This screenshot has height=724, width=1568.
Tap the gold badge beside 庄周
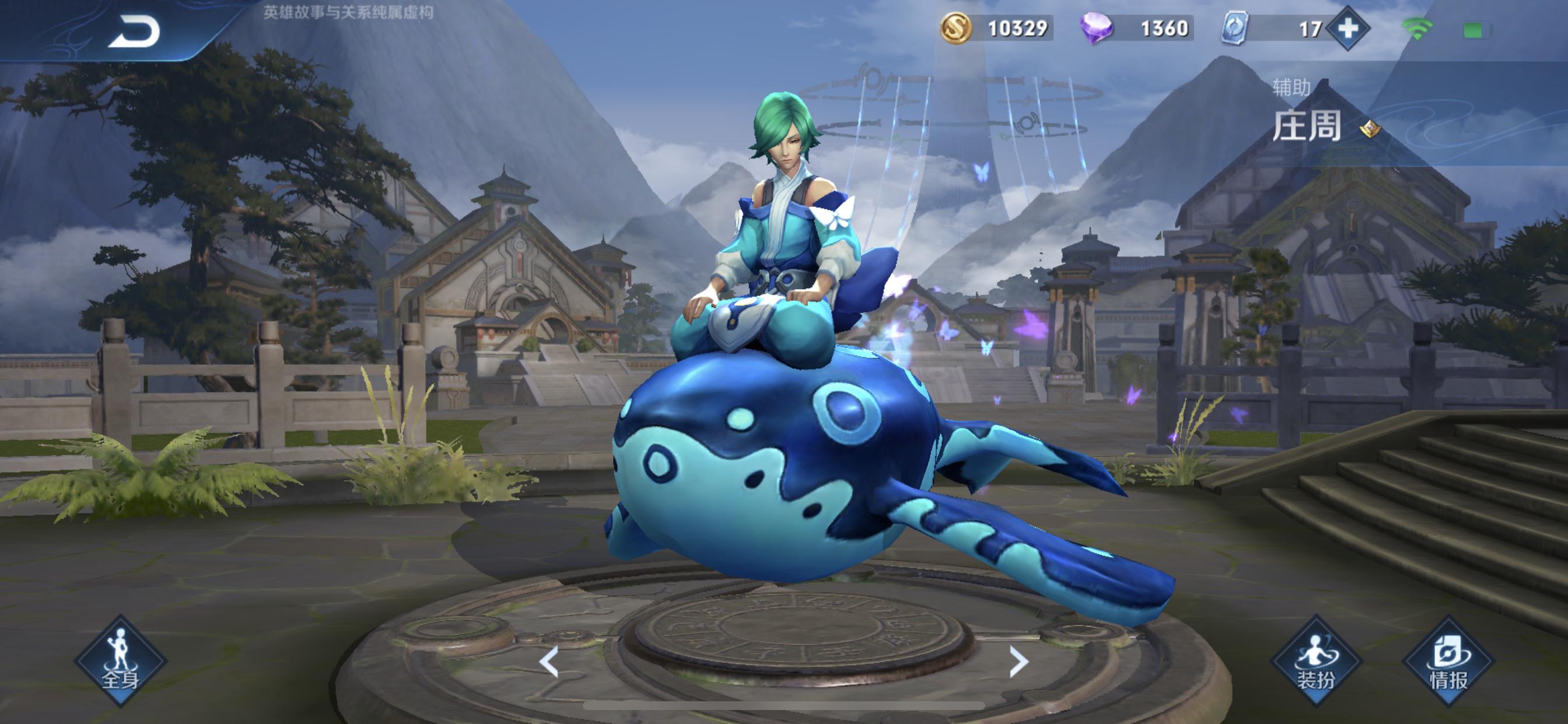tap(1370, 128)
